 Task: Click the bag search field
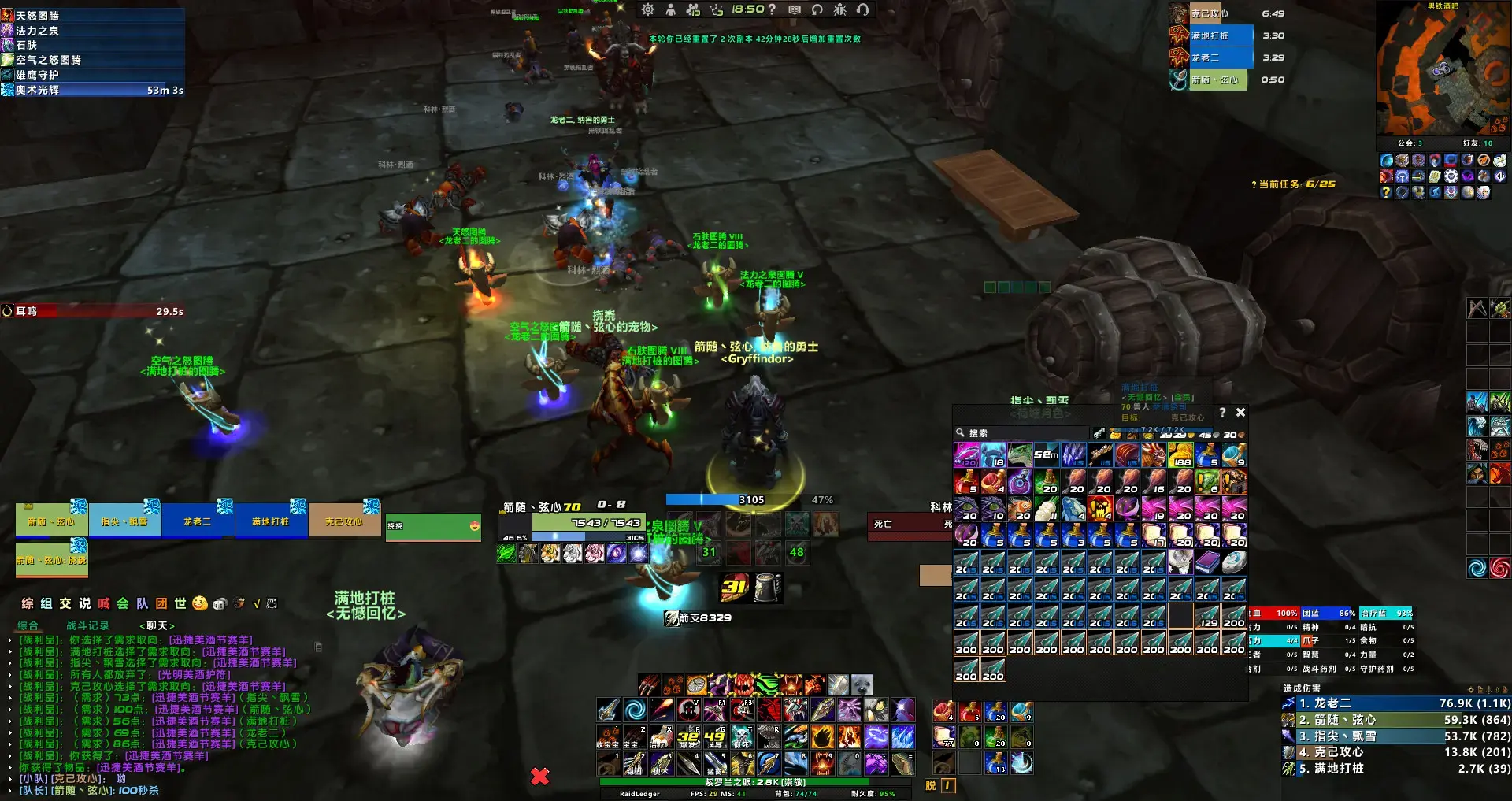[x=1021, y=433]
